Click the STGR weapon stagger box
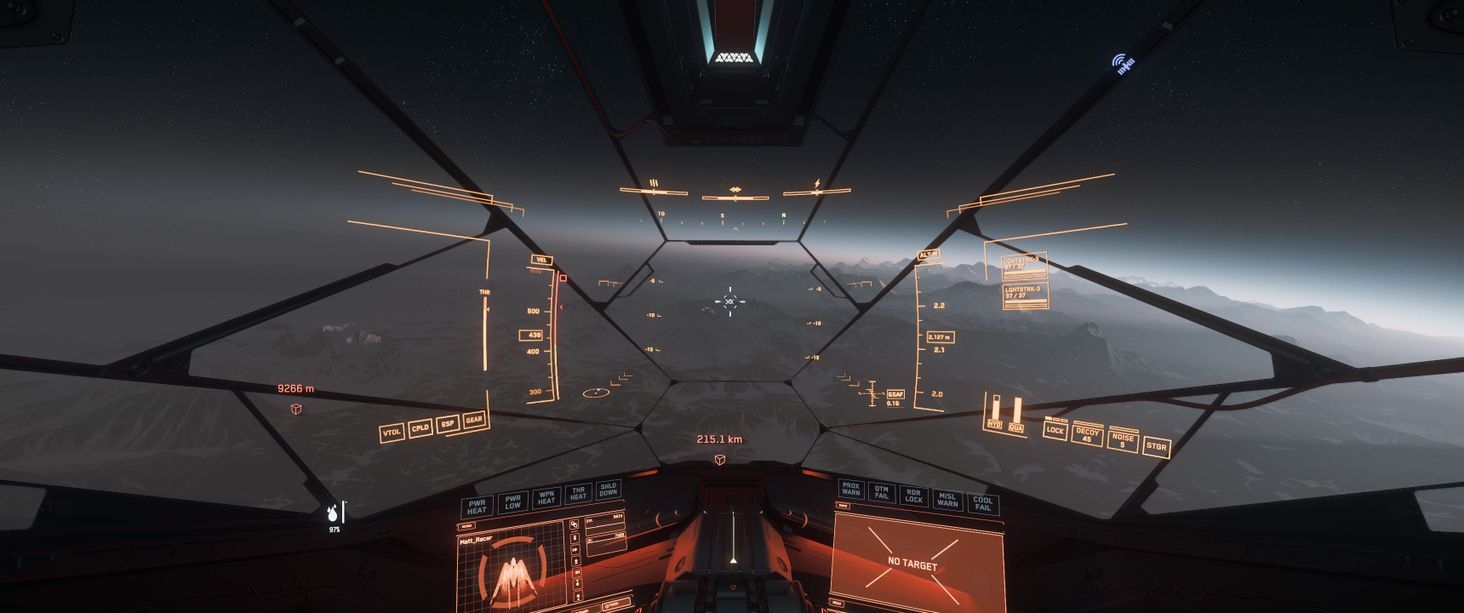 (1157, 446)
